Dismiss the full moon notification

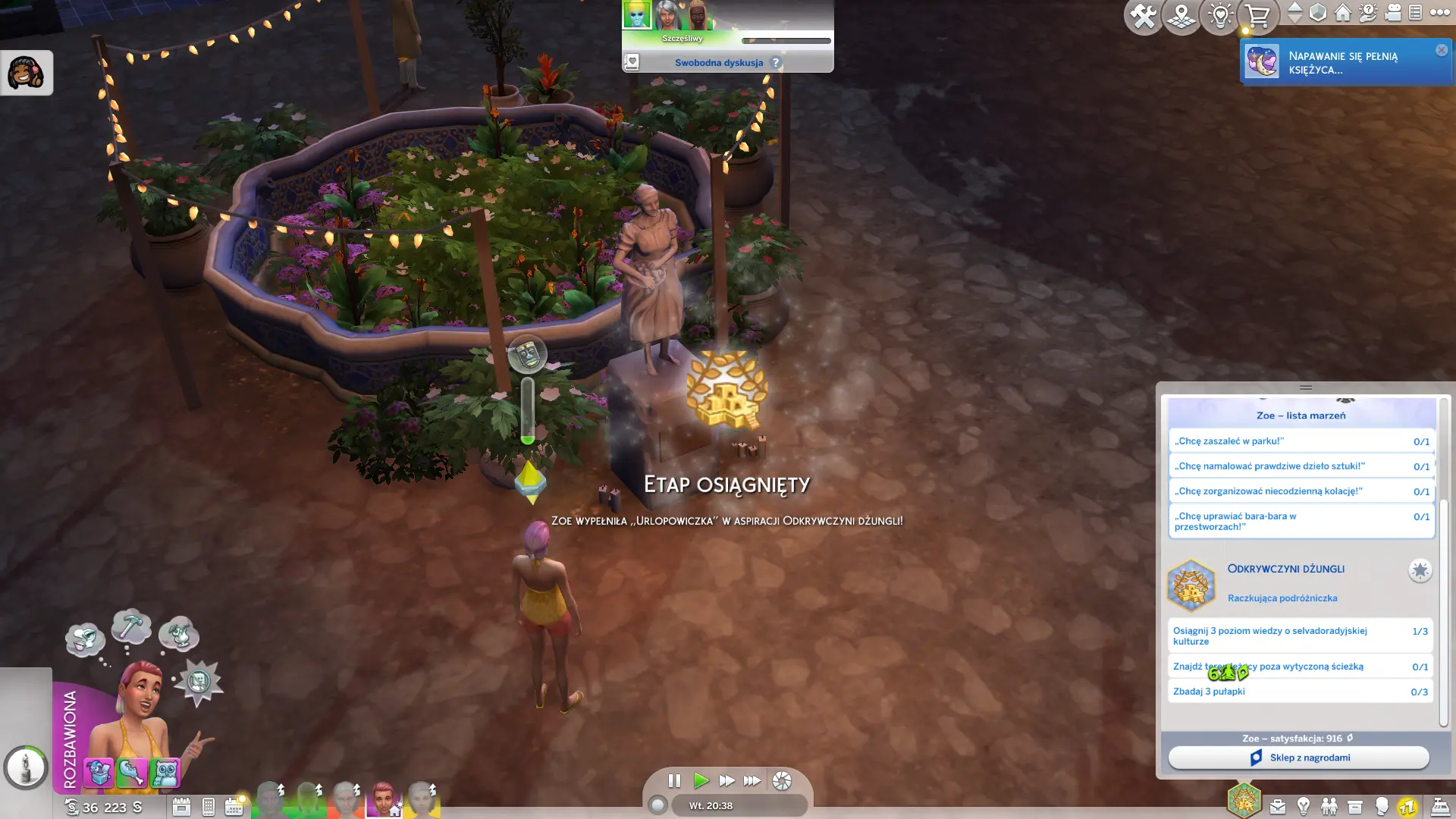point(1441,50)
